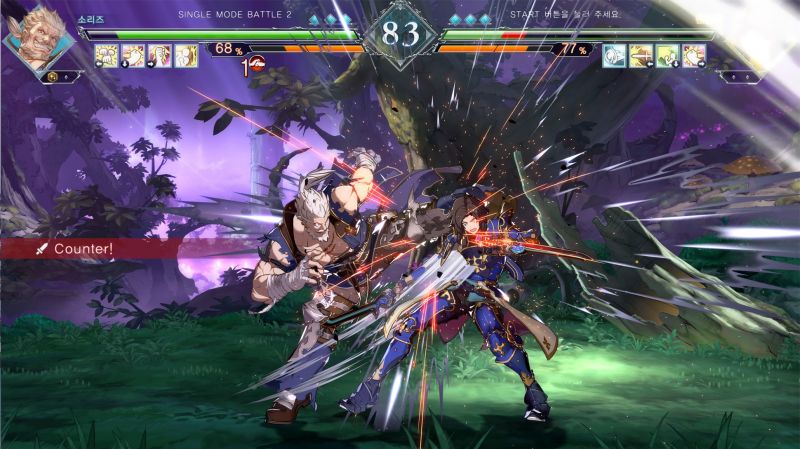Choose Soriz's right-arrow raised fist skill
The height and width of the screenshot is (449, 800).
(160, 56)
